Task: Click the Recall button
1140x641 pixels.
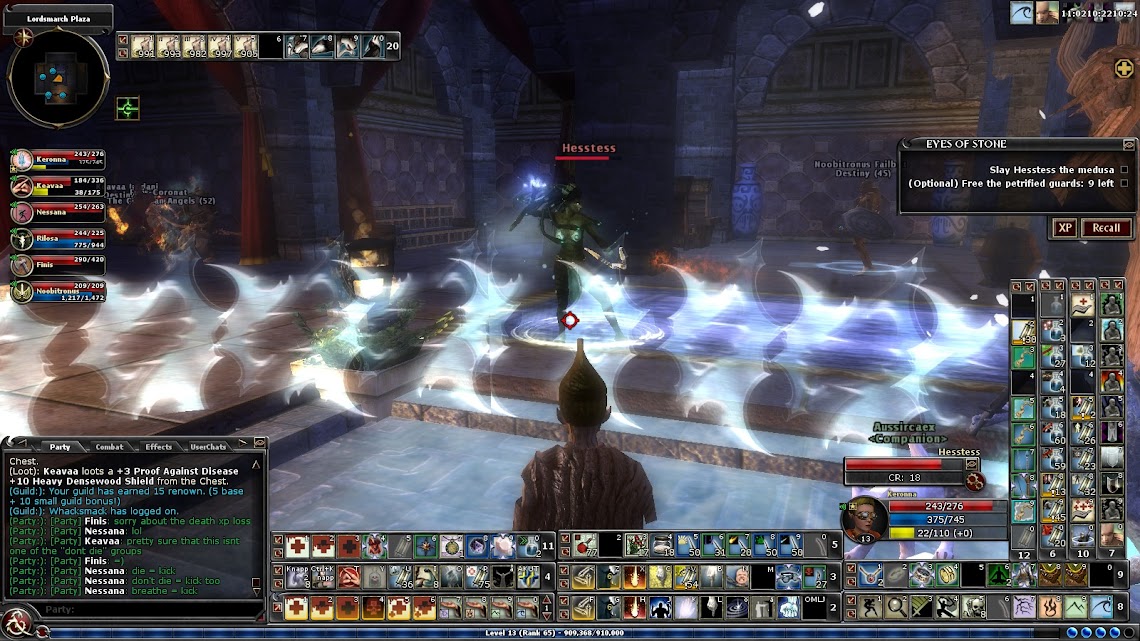Action: [1105, 228]
